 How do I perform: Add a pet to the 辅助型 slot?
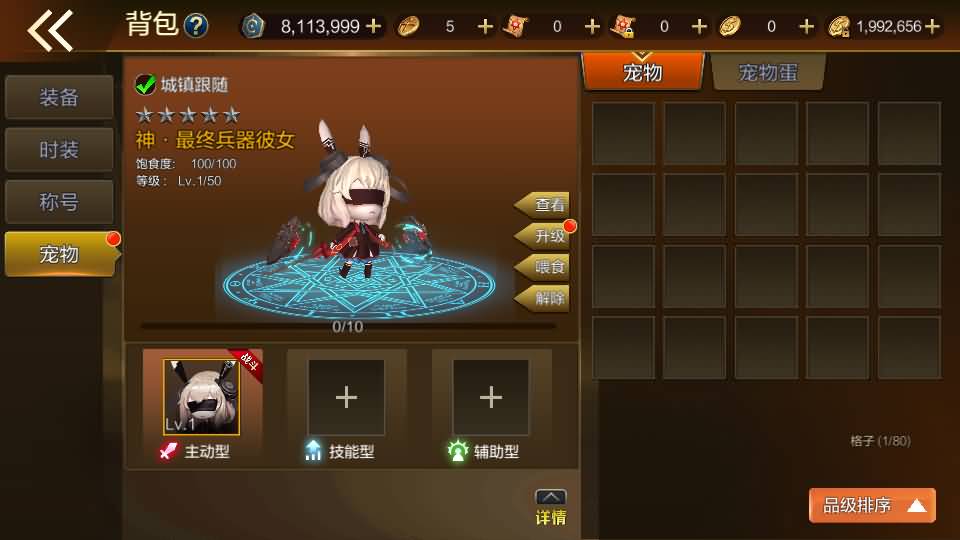[x=490, y=397]
